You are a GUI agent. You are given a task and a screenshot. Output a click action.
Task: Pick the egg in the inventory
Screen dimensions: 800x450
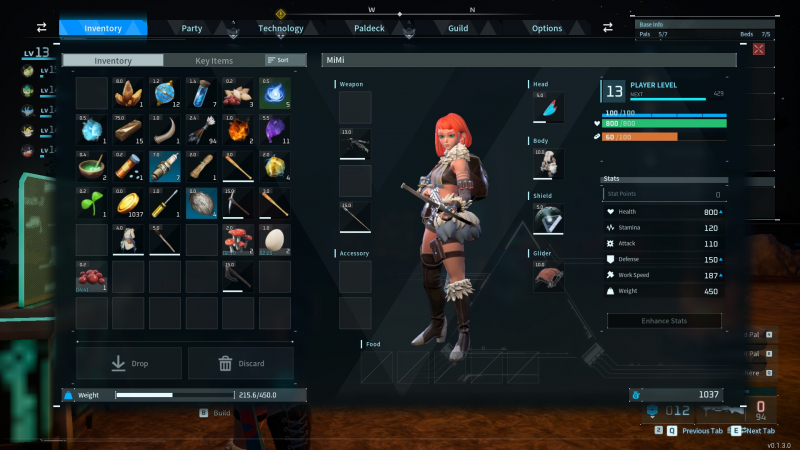[274, 239]
